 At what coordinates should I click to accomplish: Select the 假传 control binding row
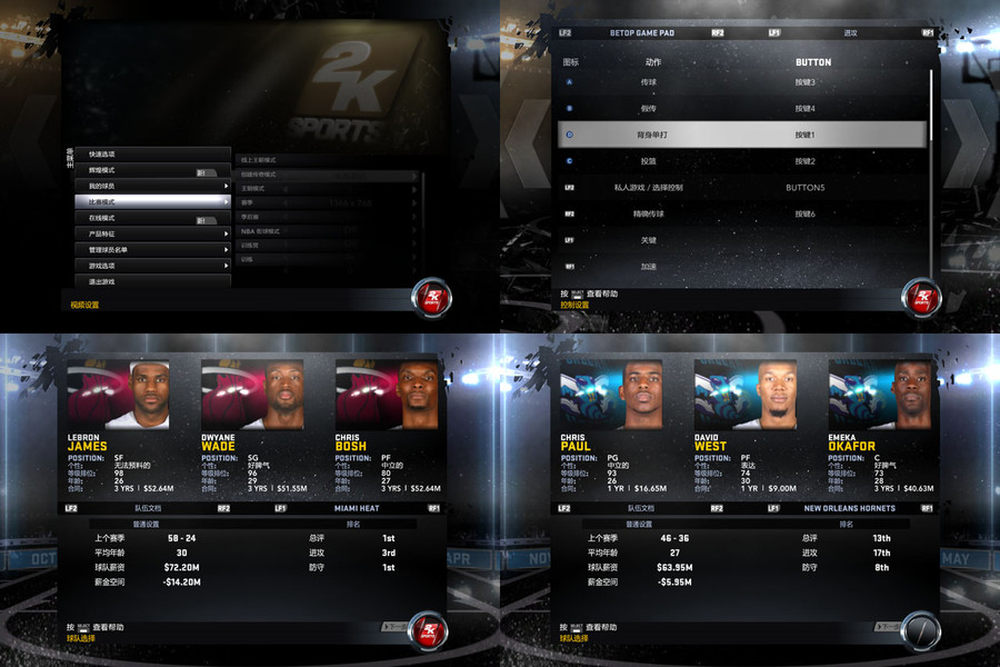click(745, 107)
